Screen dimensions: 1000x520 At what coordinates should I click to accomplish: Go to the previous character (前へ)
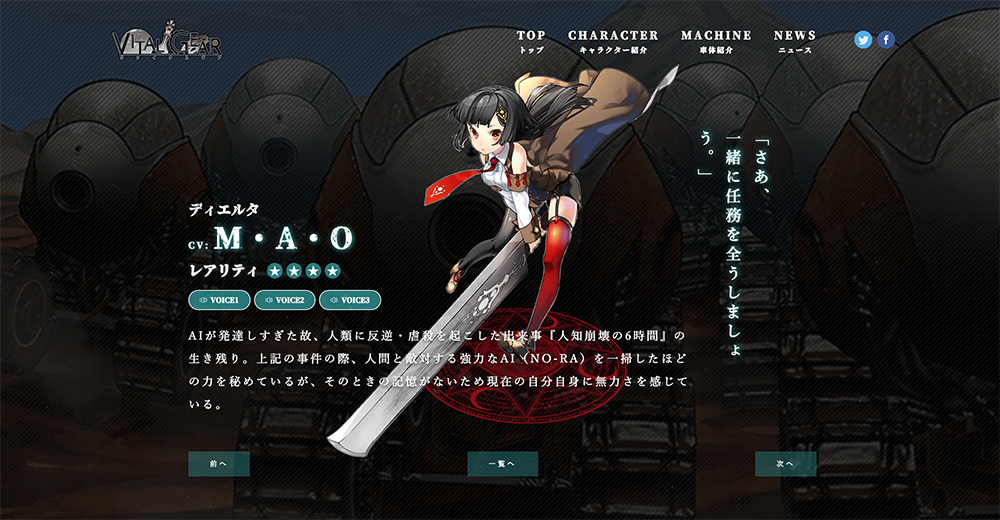219,464
